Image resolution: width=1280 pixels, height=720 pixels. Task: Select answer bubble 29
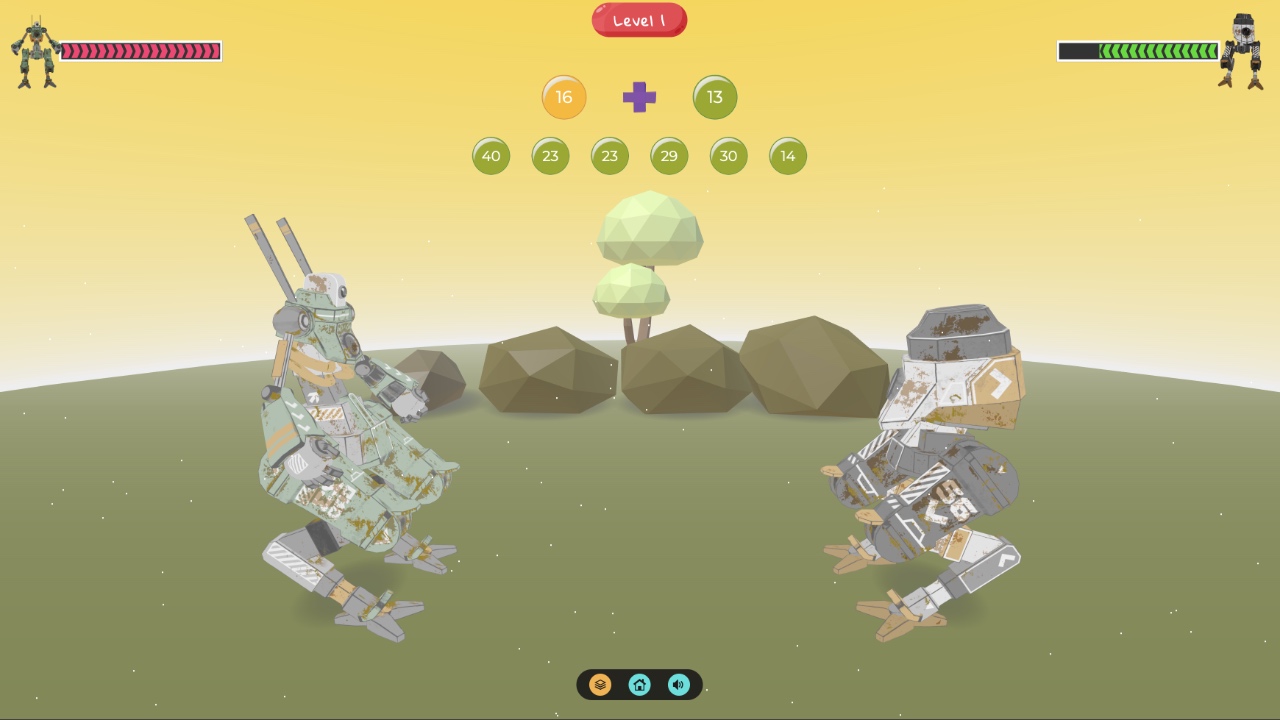click(669, 156)
